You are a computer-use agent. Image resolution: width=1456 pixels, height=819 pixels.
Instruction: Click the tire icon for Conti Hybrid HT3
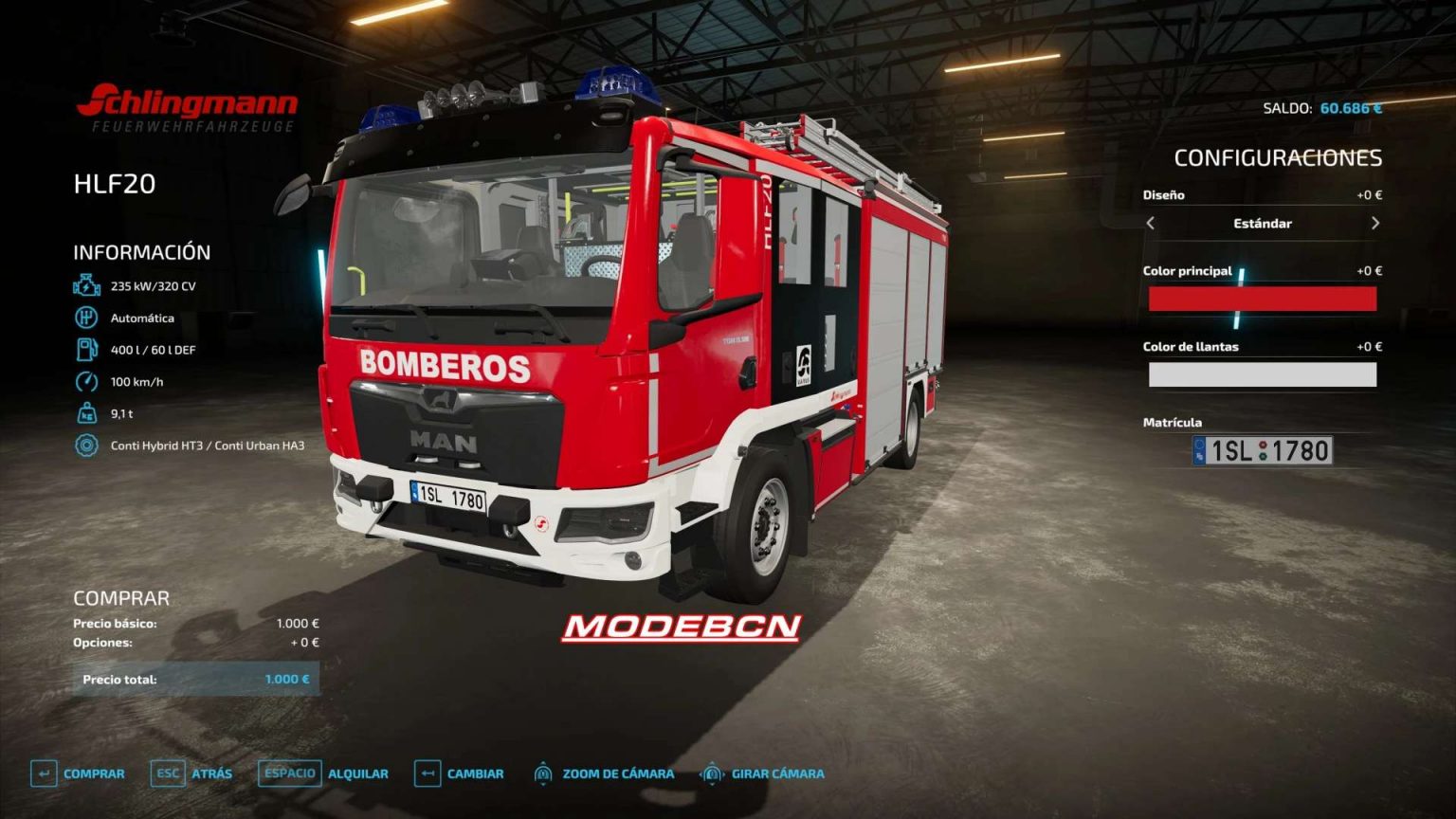[84, 444]
